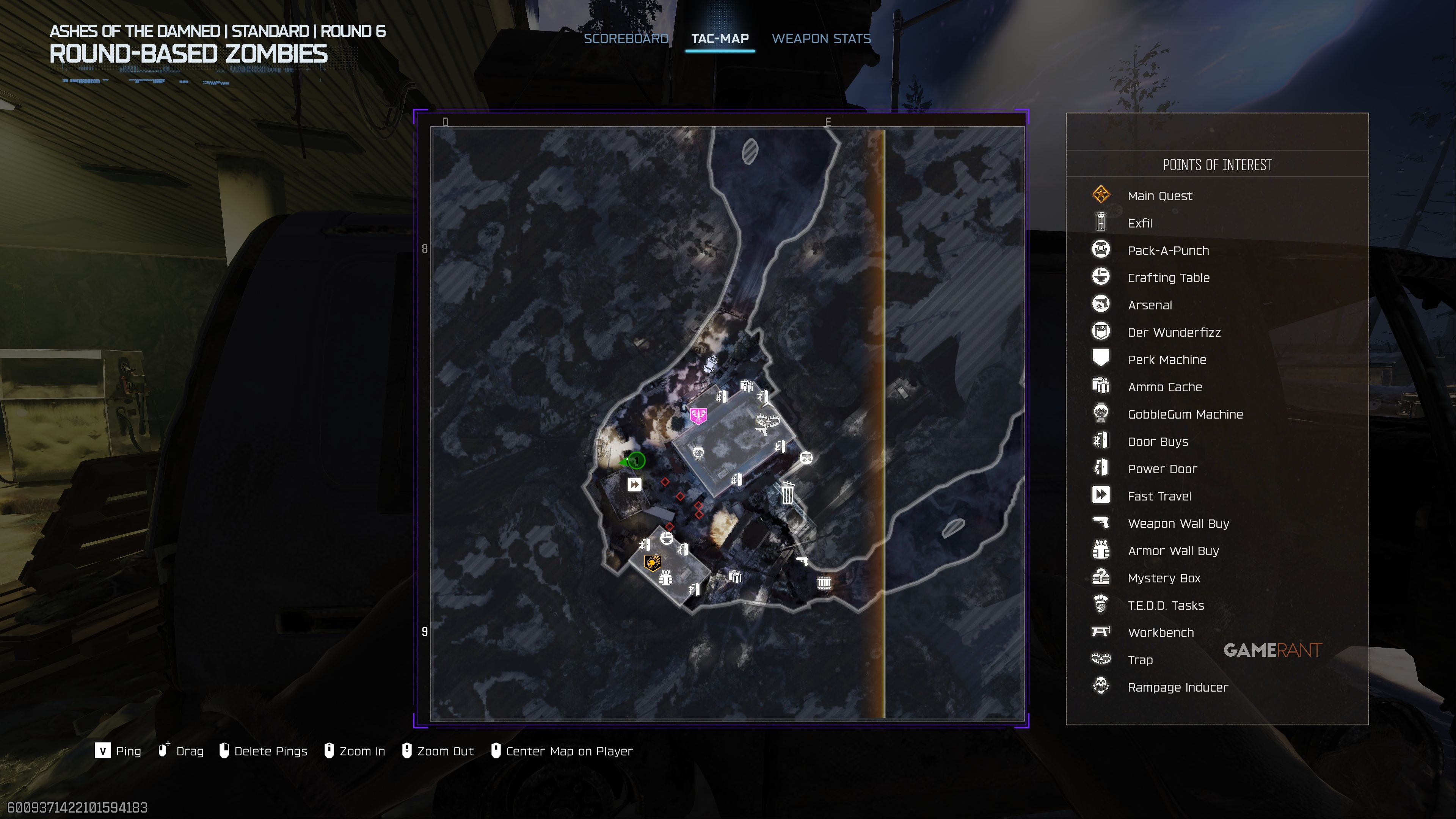
Task: Click the green player one marker
Action: (x=637, y=461)
